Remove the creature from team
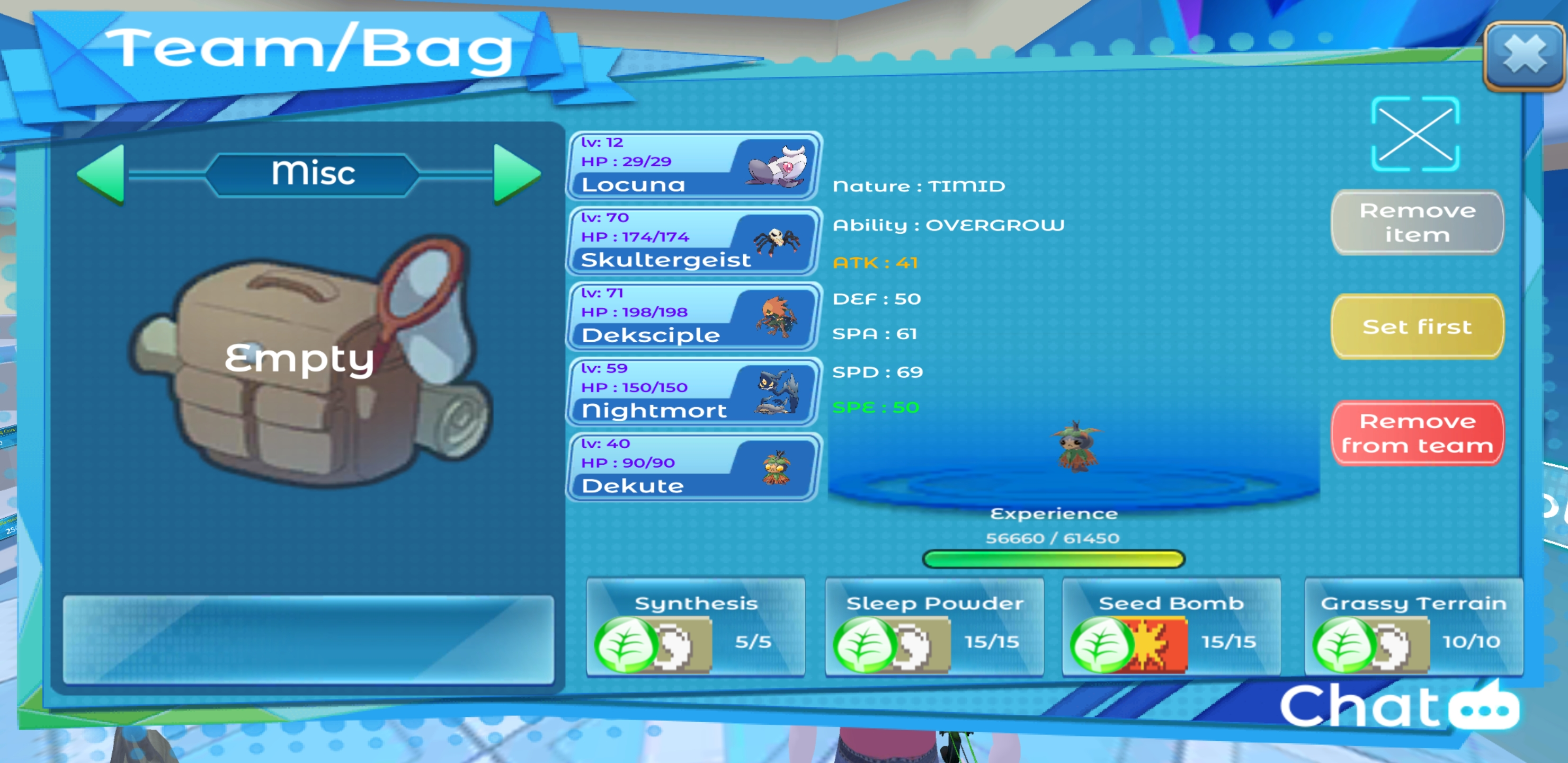The image size is (1568, 763). (1416, 433)
